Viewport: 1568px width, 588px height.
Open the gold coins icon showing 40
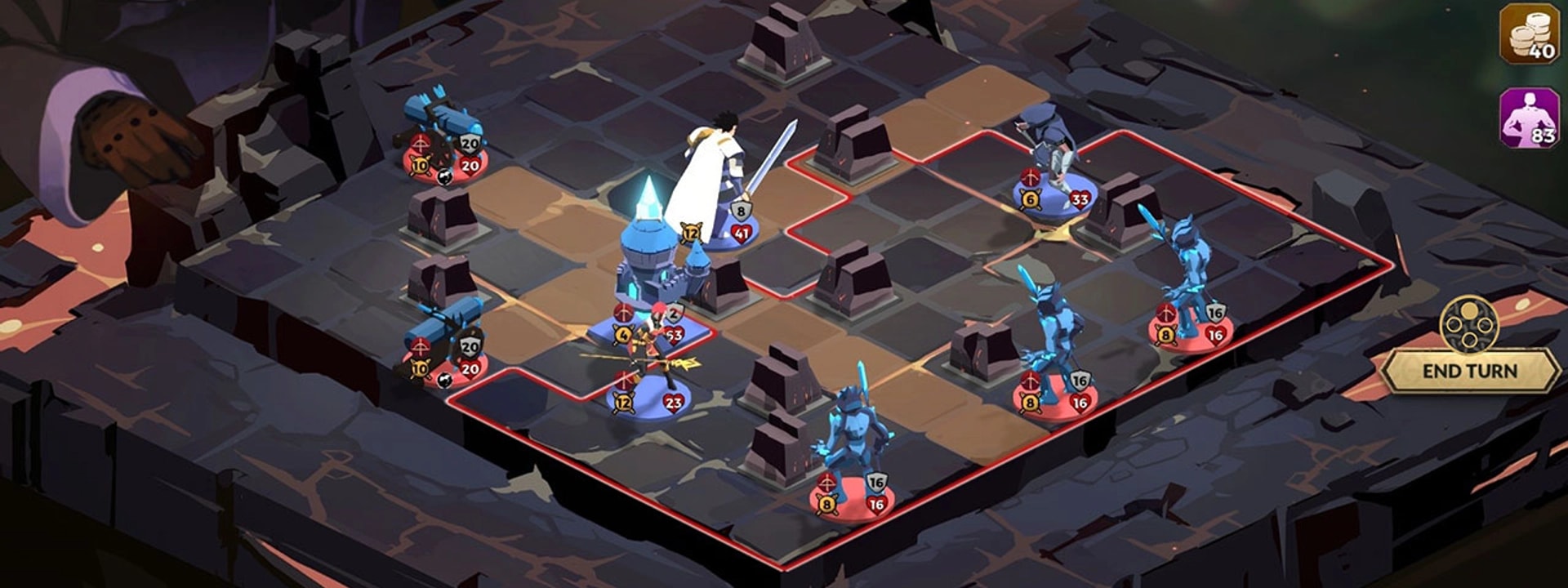tap(1529, 33)
